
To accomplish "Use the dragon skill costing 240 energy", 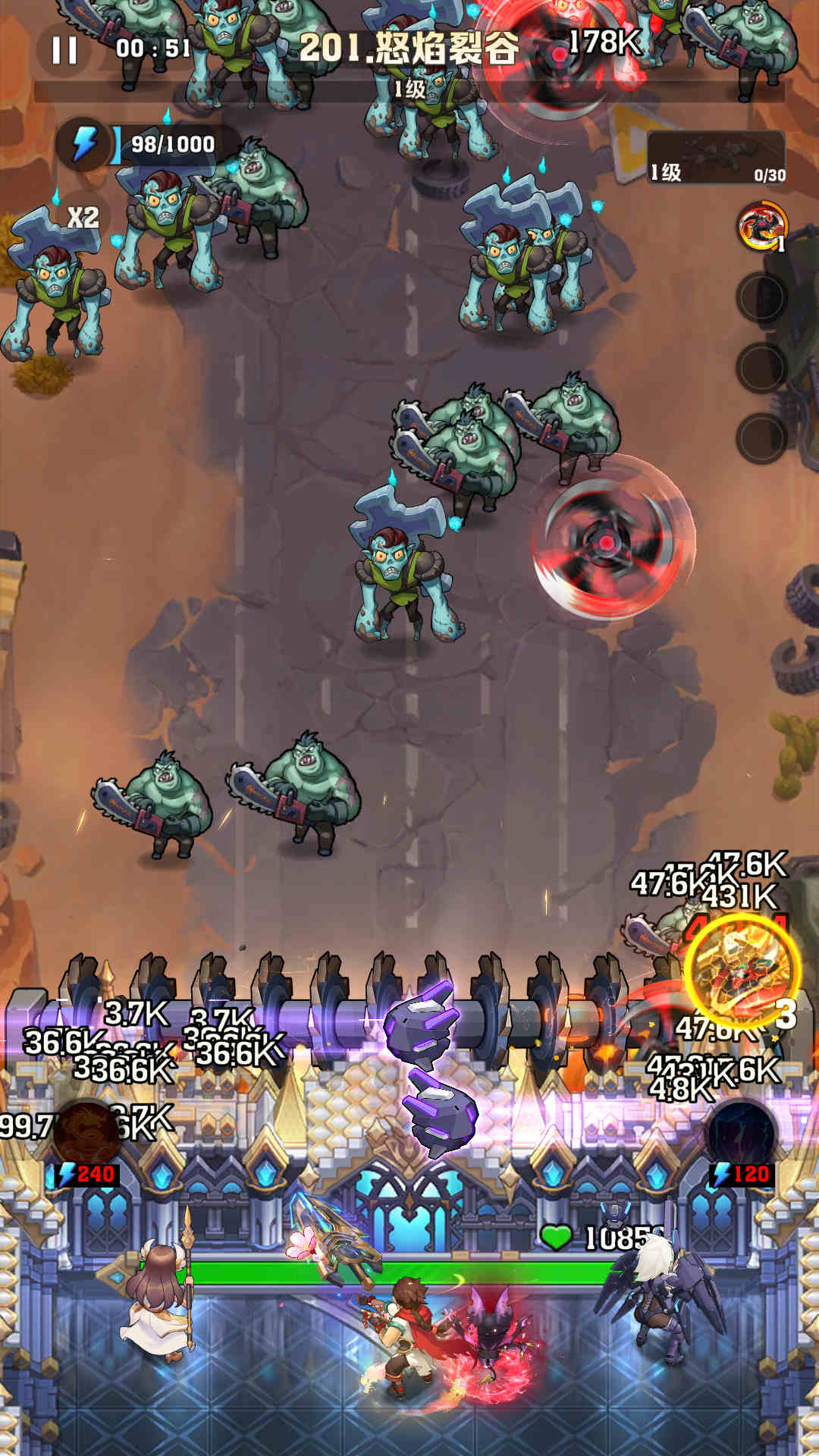I will pyautogui.click(x=86, y=1134).
